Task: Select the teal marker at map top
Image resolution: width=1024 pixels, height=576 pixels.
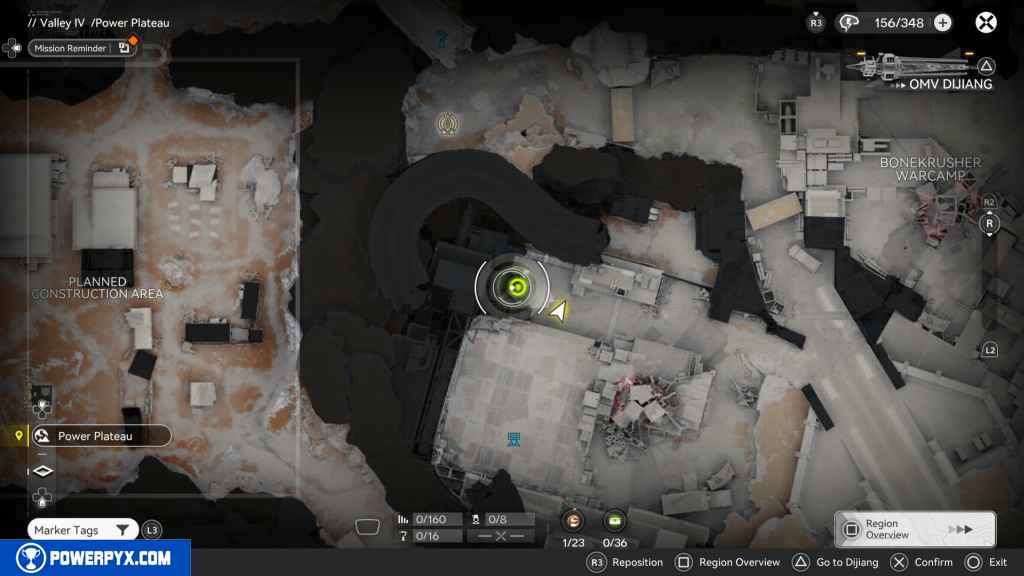Action: 441,39
